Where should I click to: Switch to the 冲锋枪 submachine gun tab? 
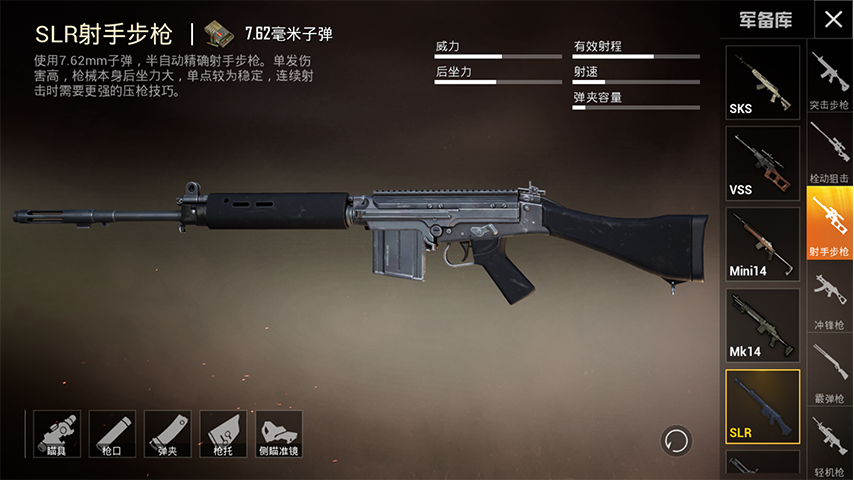pos(829,299)
